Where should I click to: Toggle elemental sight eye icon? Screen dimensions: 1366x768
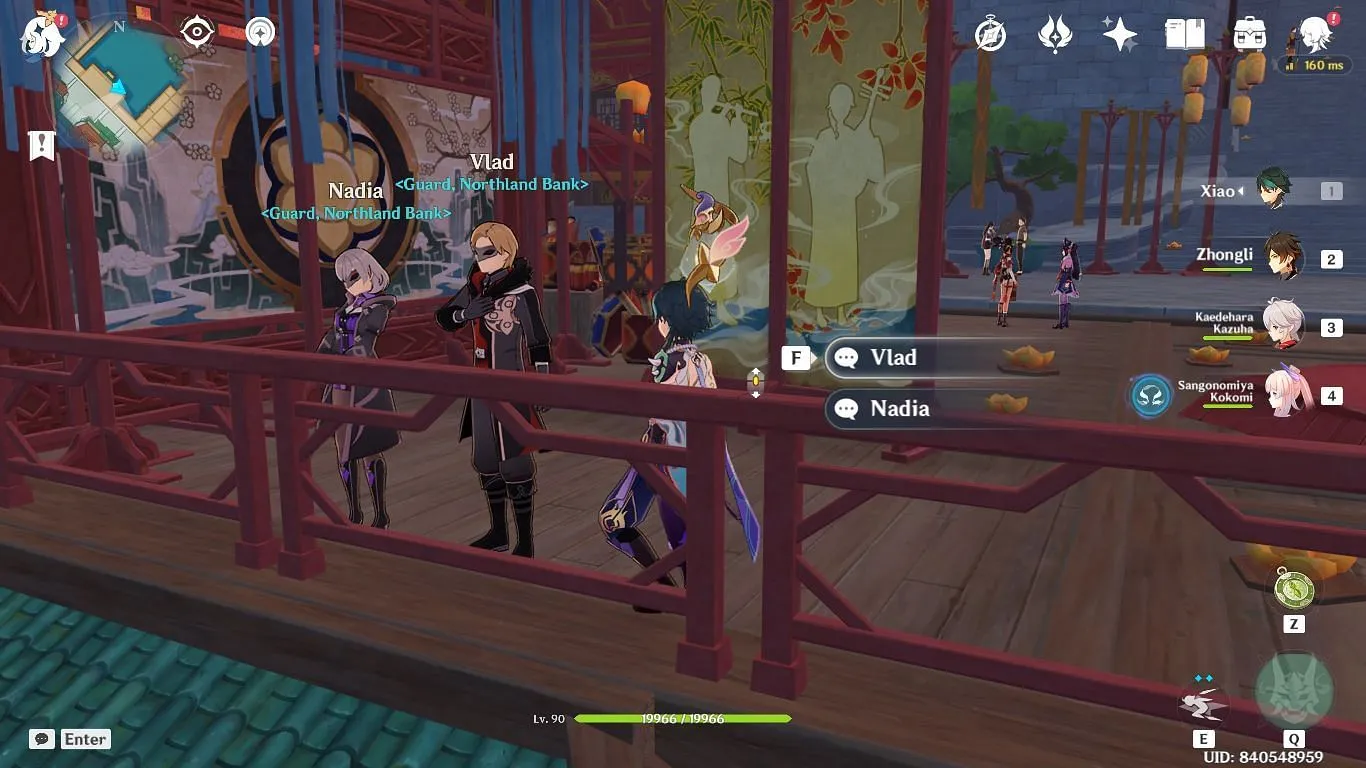(x=197, y=32)
